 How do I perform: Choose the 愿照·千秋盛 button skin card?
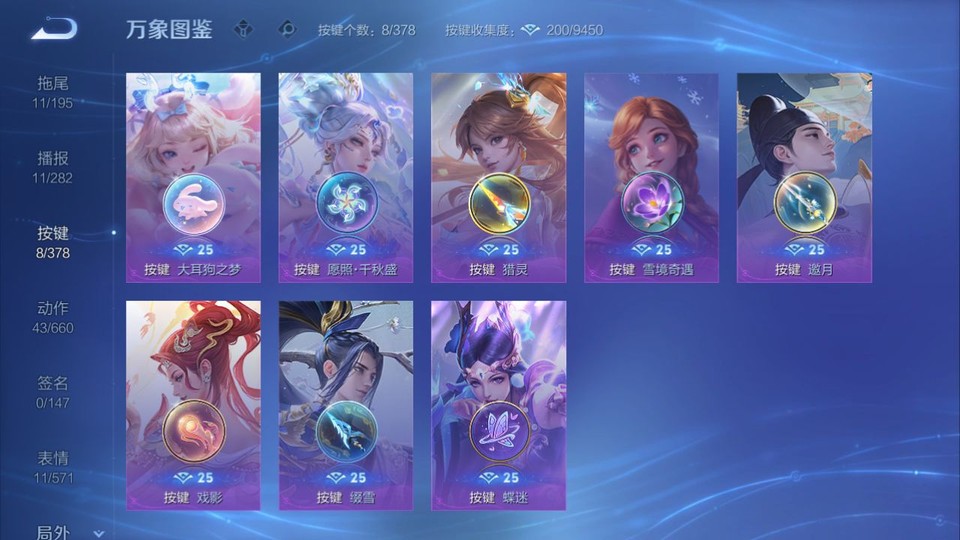click(x=346, y=178)
